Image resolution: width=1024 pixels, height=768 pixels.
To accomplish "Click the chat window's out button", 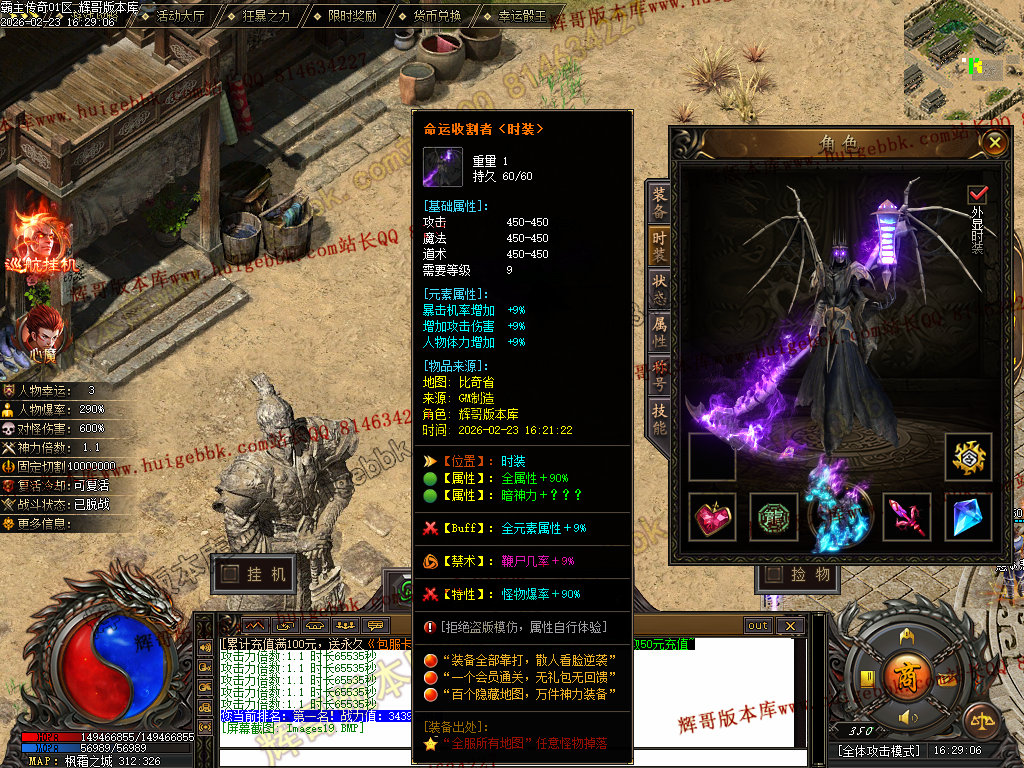I will (x=758, y=626).
